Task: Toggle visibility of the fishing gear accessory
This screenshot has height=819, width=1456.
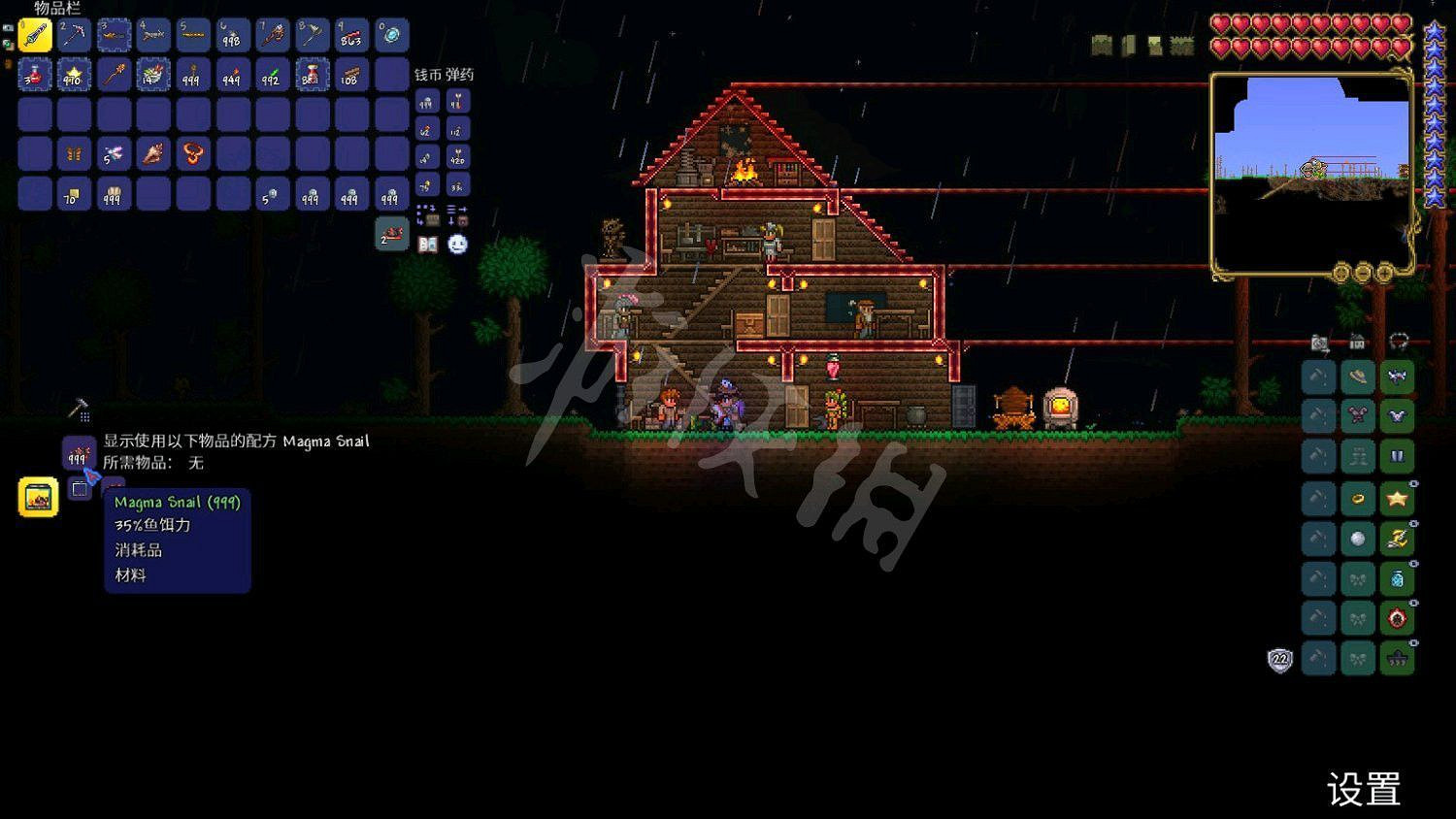Action: coord(1413,522)
